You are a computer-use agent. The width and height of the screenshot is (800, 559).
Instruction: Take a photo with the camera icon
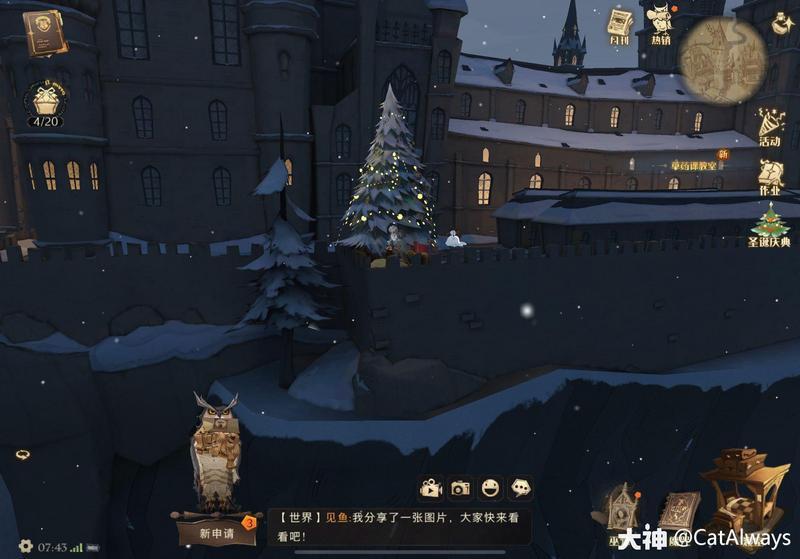pyautogui.click(x=460, y=488)
